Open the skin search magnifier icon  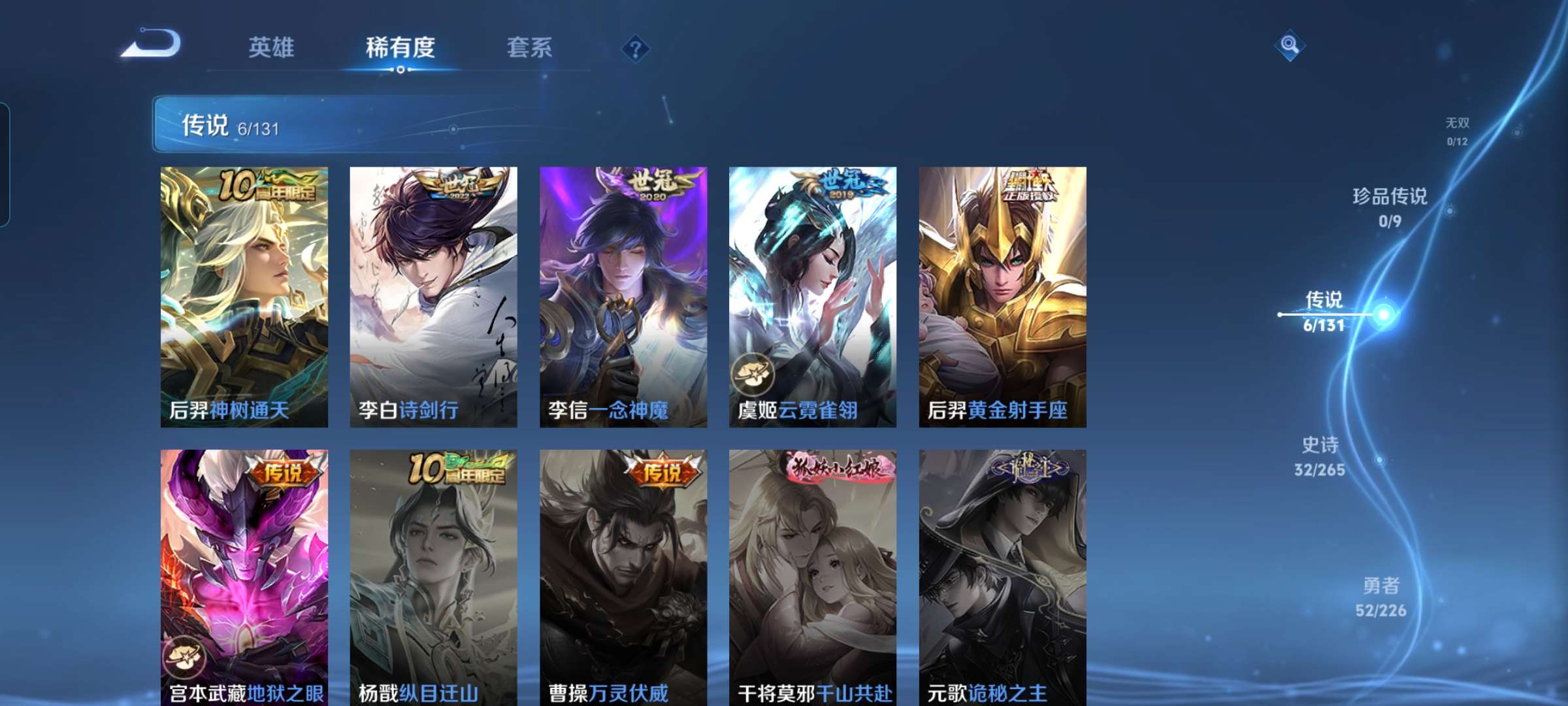[x=1288, y=46]
